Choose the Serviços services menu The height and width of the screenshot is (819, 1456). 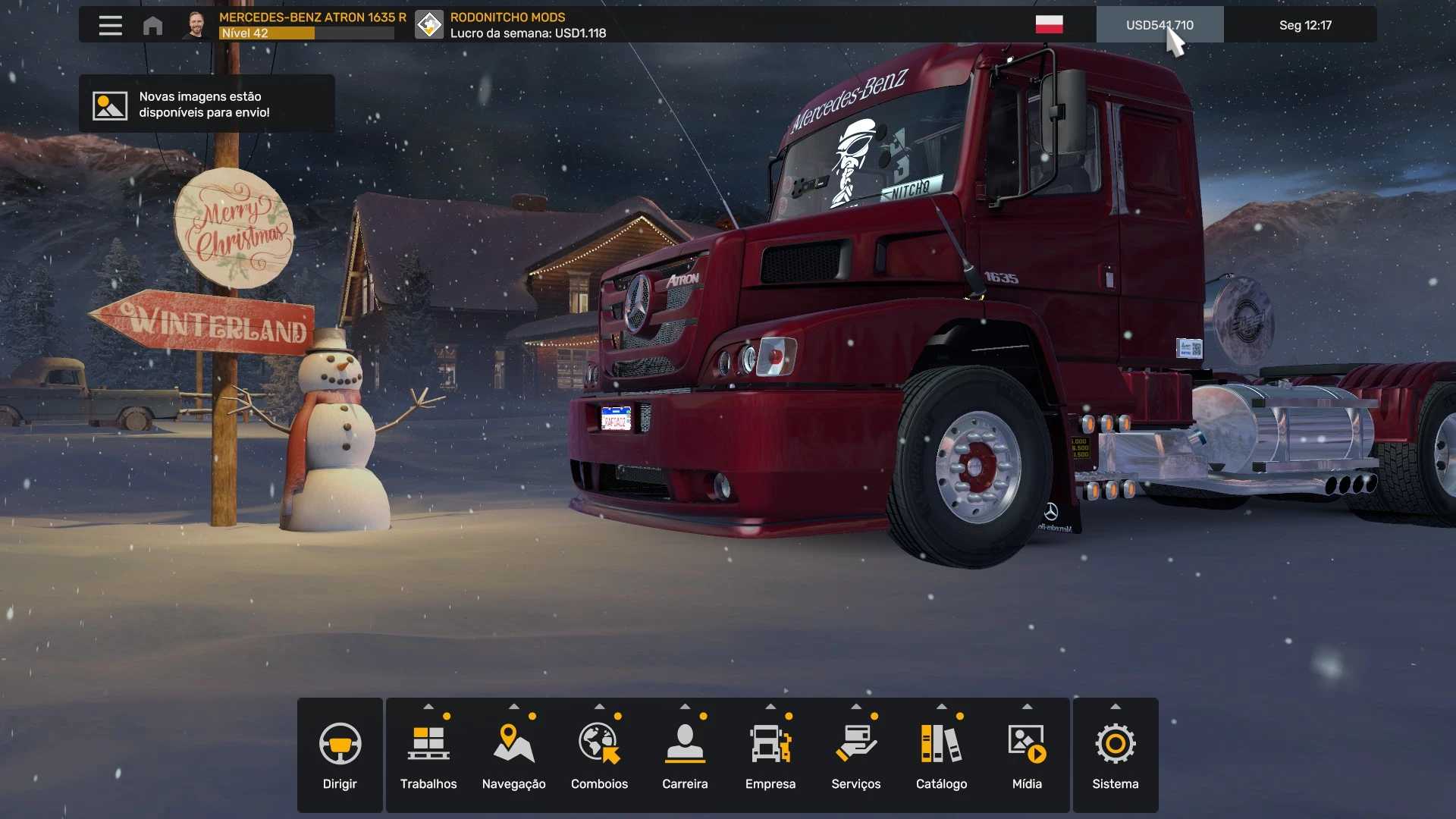coord(855,755)
